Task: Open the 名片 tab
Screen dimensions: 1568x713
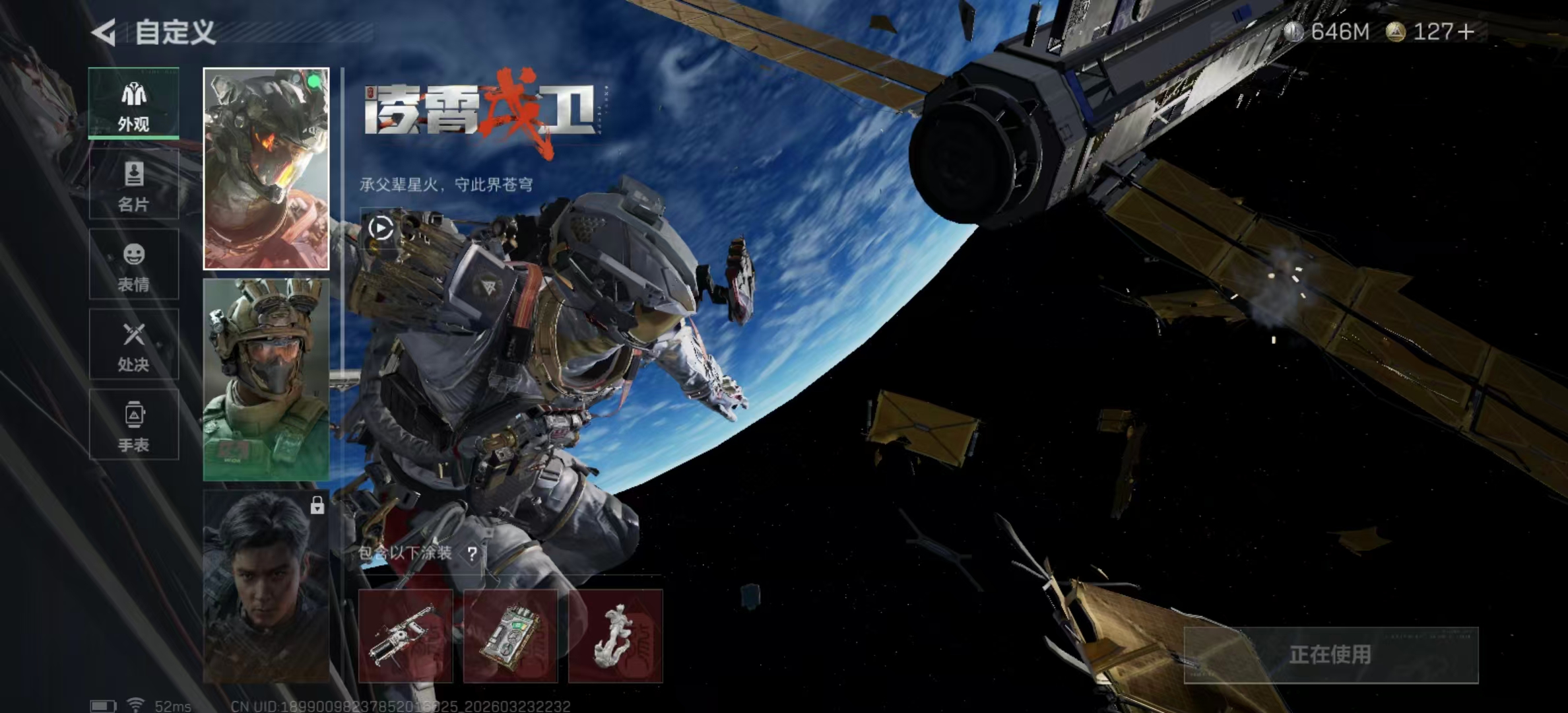Action: (134, 184)
